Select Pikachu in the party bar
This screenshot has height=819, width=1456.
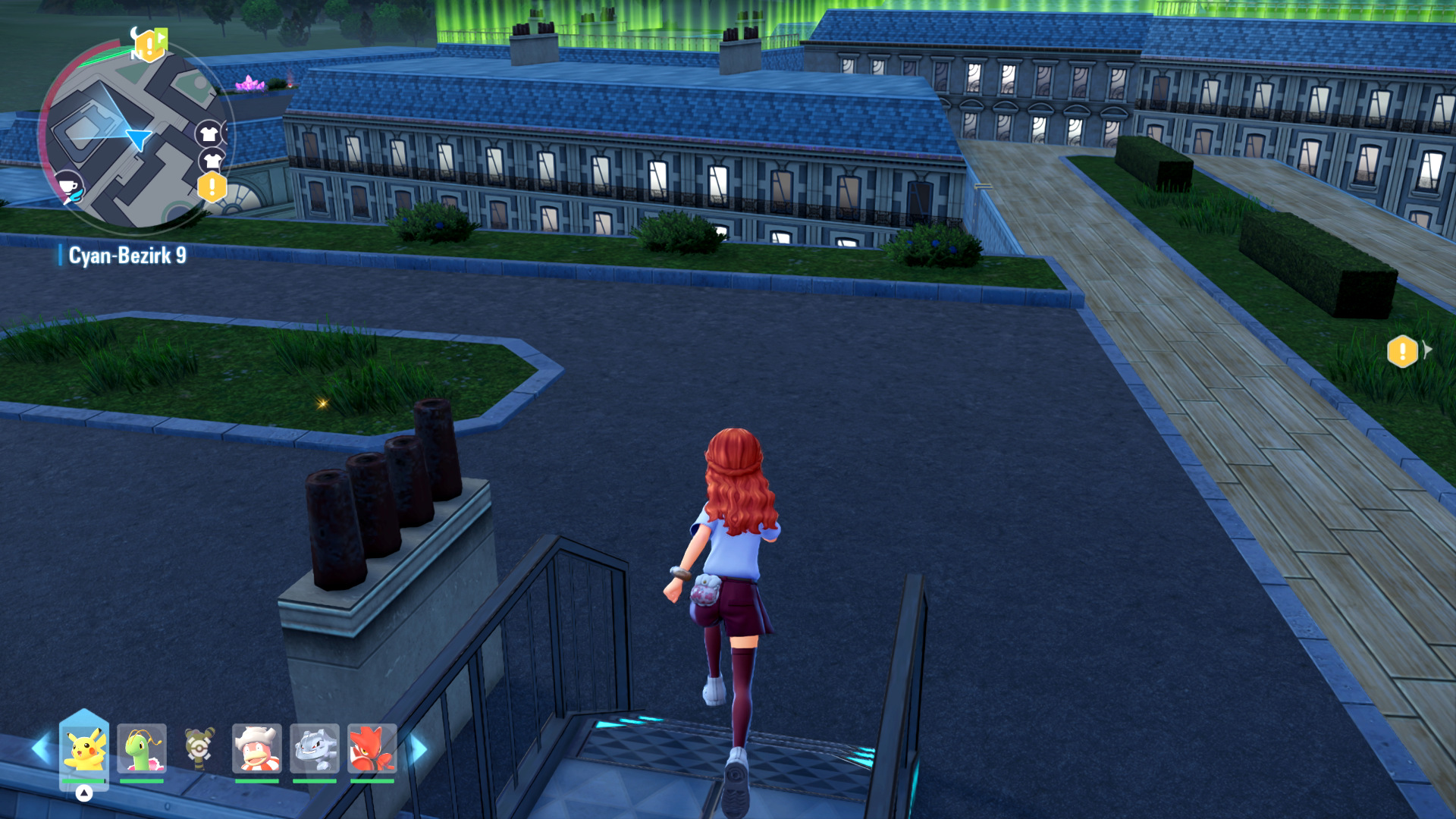pos(84,749)
